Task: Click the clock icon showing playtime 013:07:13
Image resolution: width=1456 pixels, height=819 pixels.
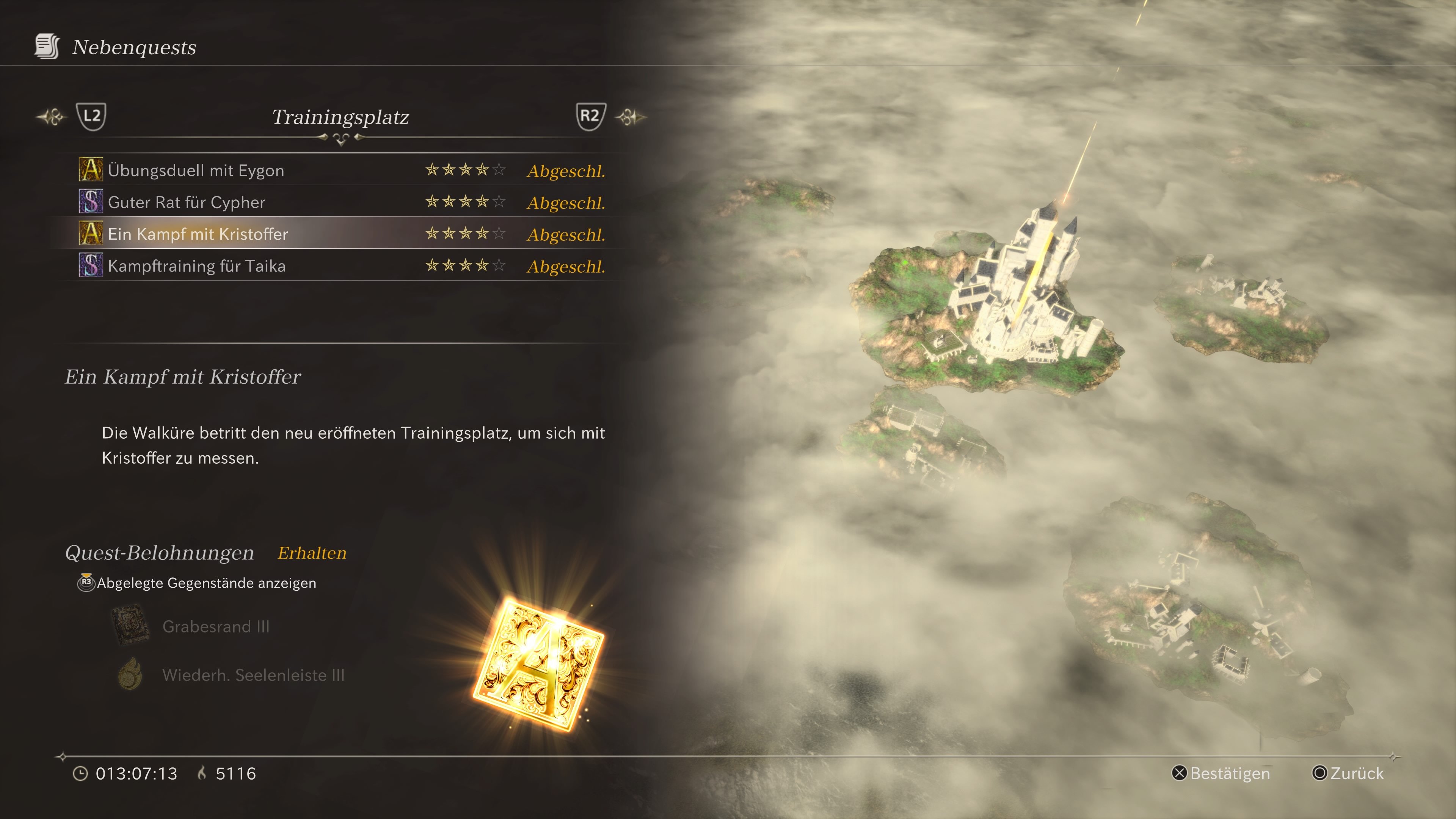Action: pos(81,774)
